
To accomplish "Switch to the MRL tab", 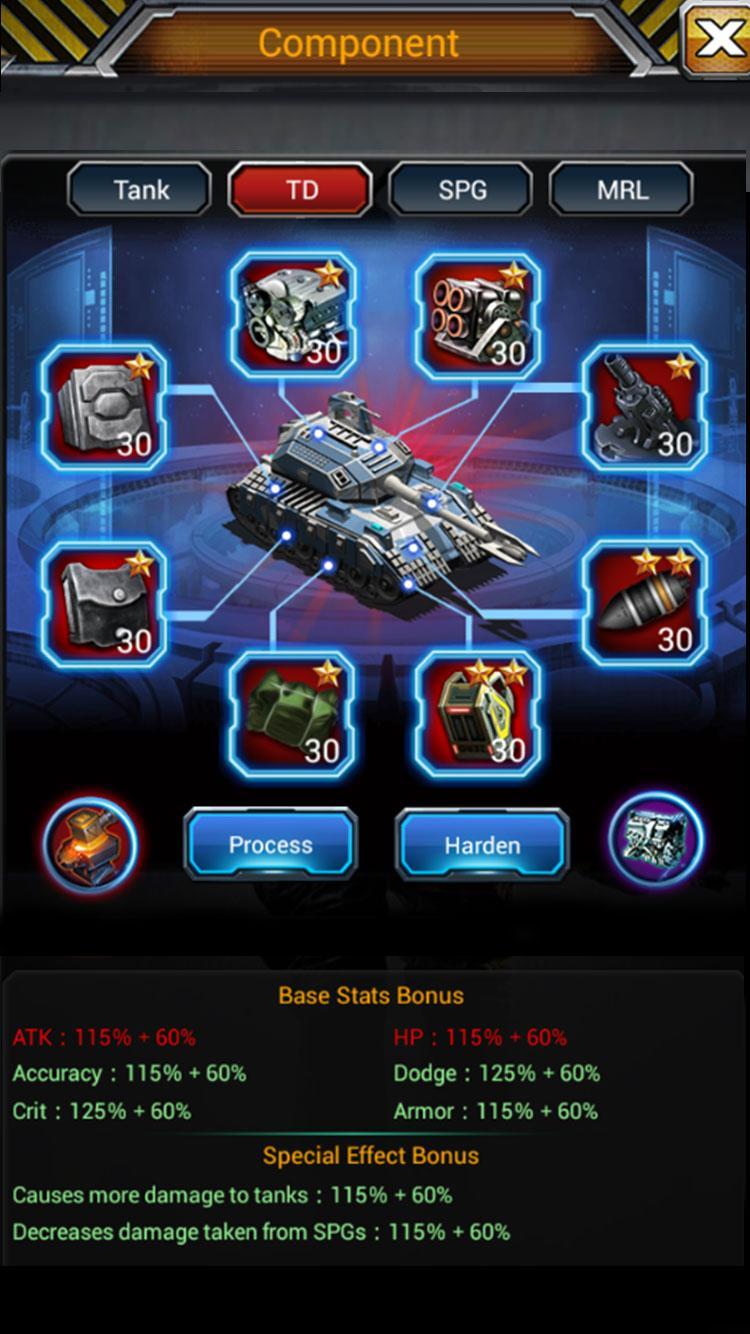I will coord(621,189).
